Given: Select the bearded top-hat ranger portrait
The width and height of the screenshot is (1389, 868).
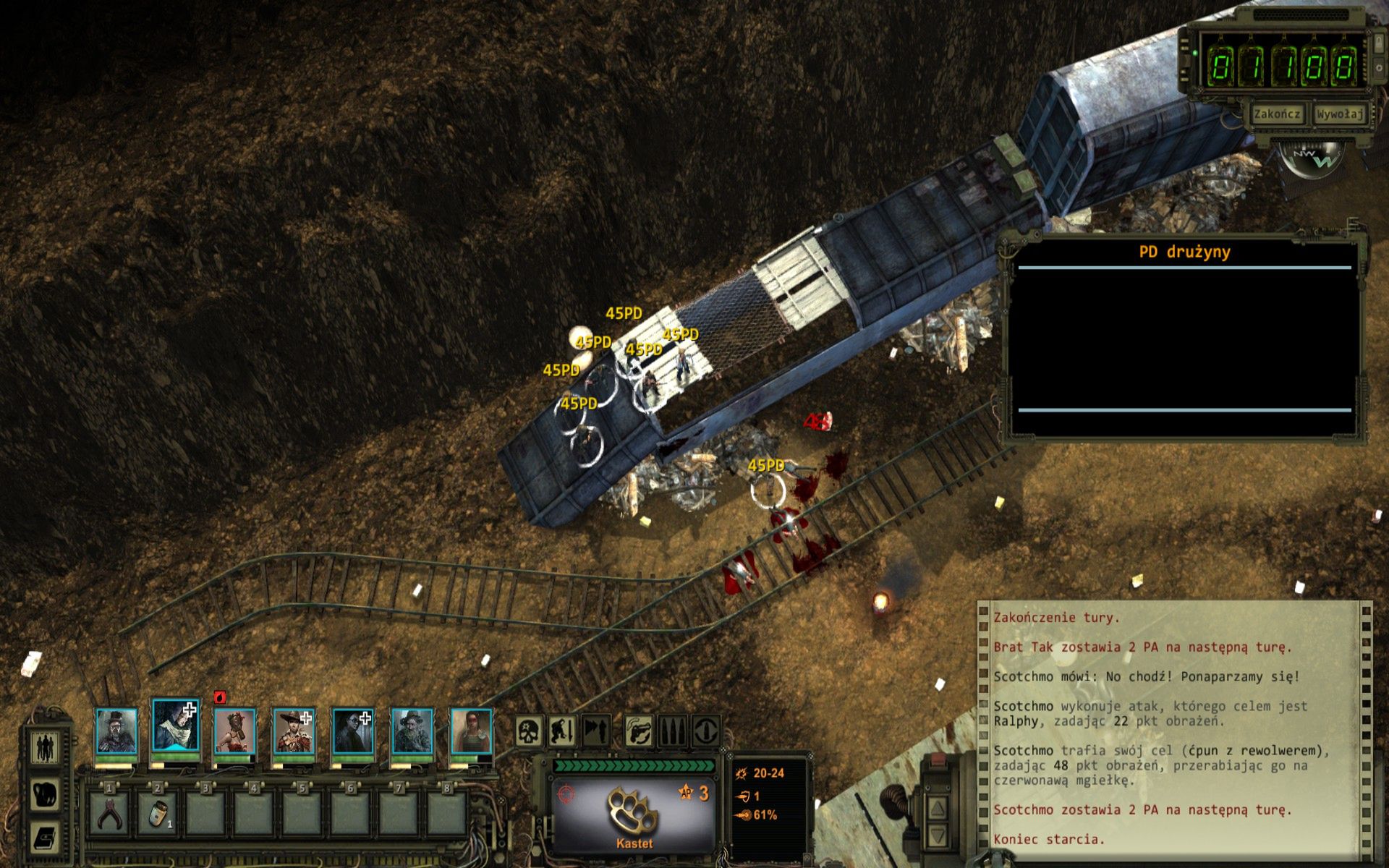Looking at the screenshot, I should (116, 732).
